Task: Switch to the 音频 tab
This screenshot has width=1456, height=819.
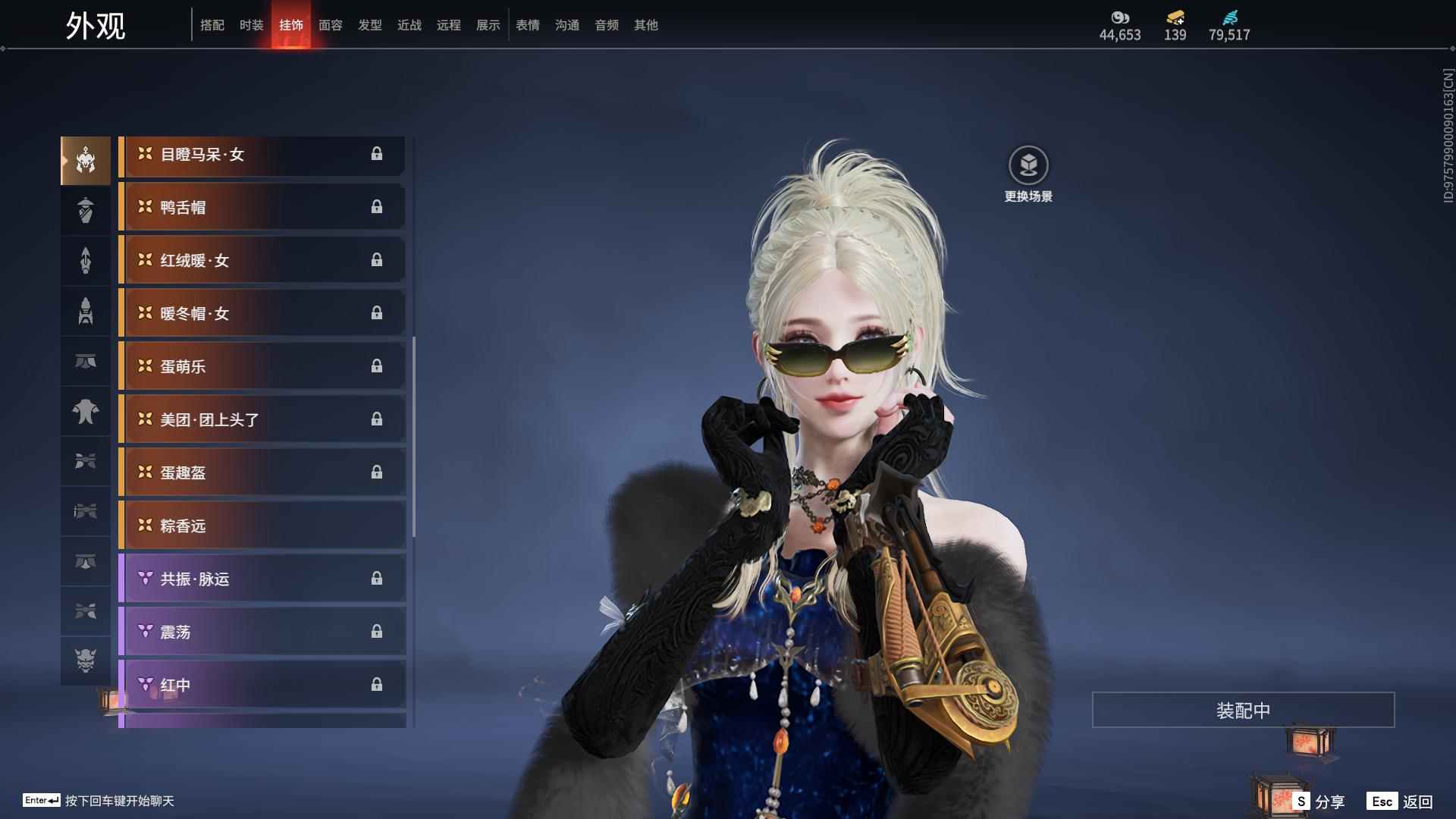Action: (606, 25)
